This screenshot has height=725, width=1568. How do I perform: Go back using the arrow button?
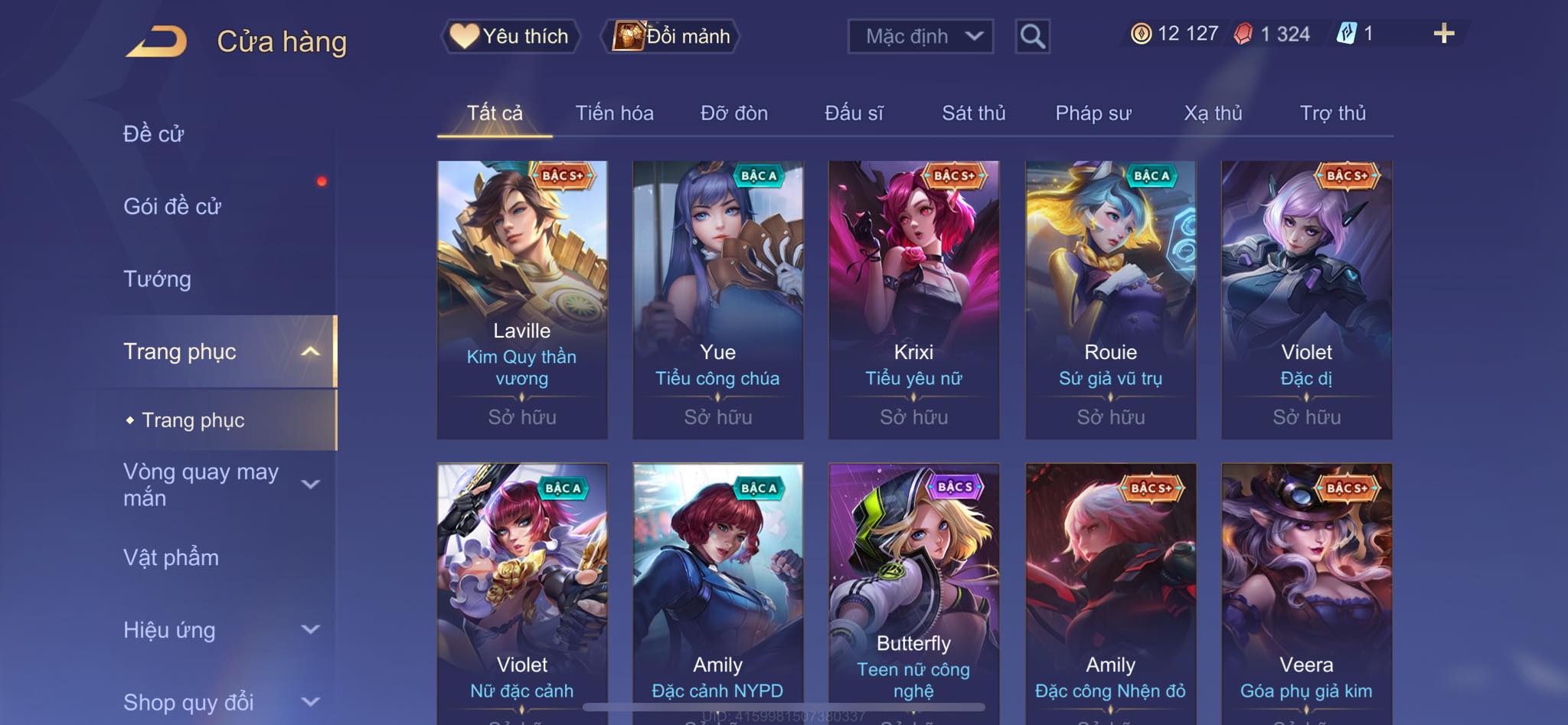pyautogui.click(x=157, y=41)
